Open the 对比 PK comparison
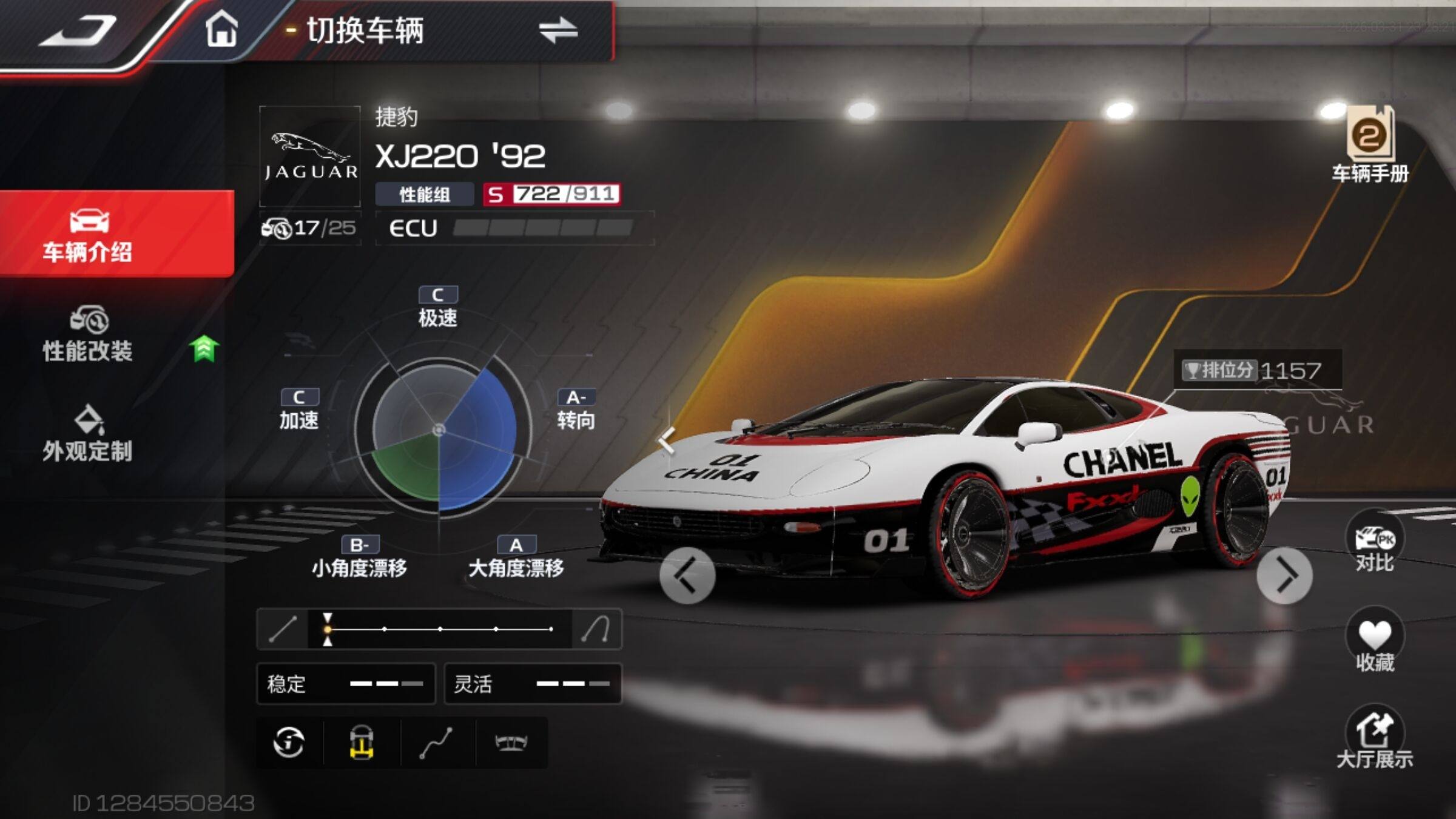 coord(1374,543)
